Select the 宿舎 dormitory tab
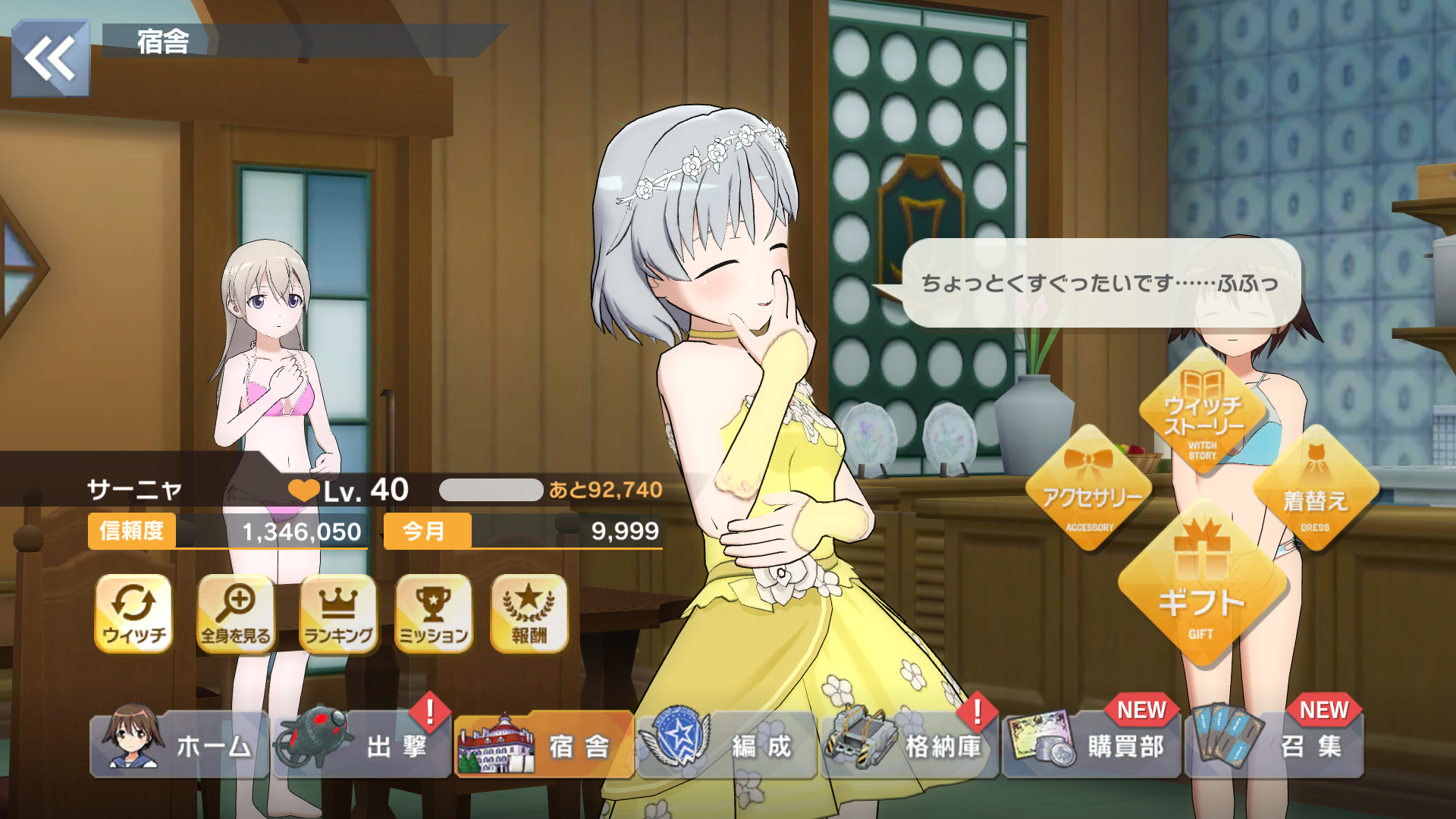The height and width of the screenshot is (819, 1456). [x=544, y=745]
